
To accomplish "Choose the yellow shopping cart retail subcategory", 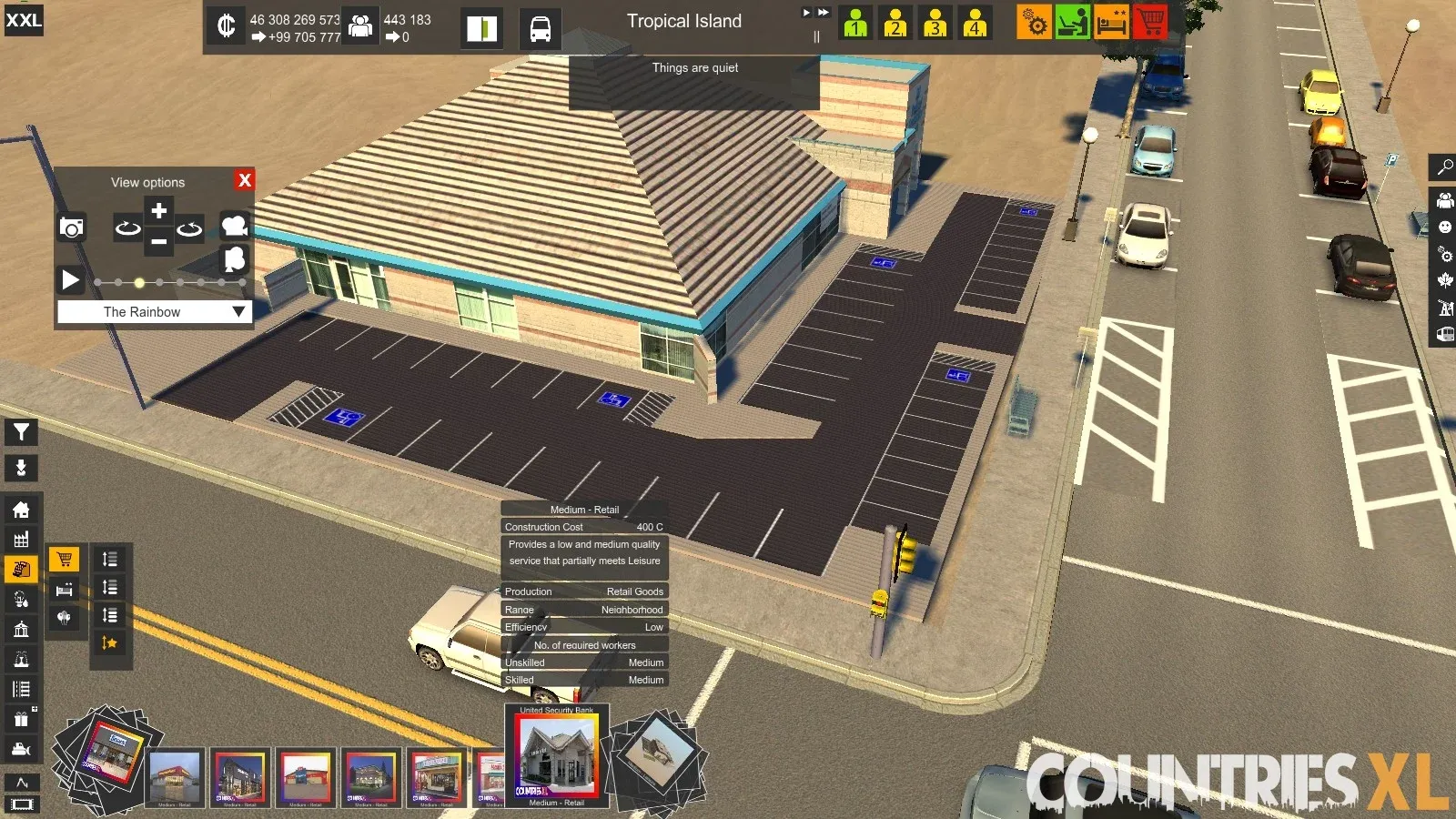I will pos(64,559).
